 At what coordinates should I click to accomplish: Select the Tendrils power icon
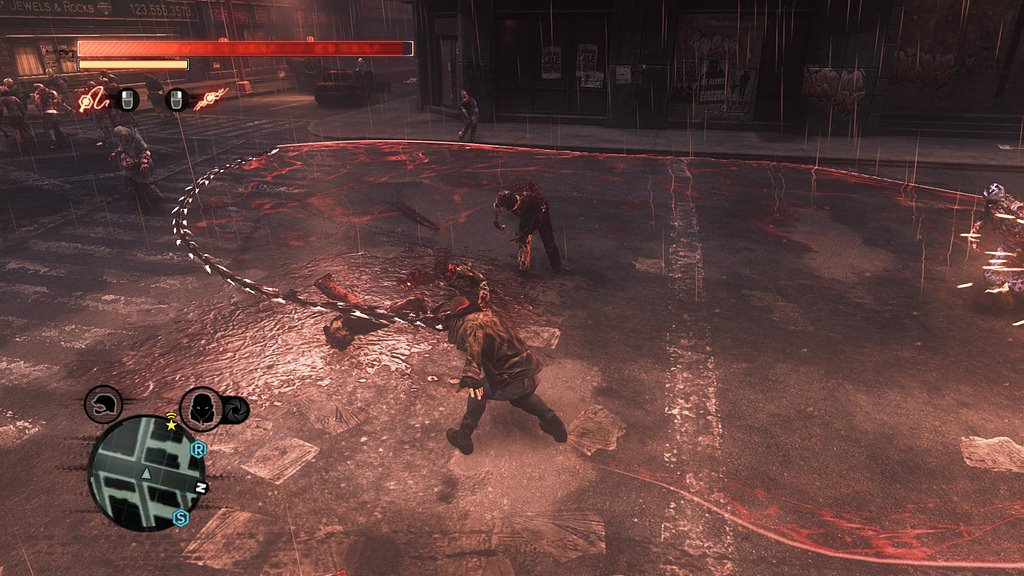[211, 98]
